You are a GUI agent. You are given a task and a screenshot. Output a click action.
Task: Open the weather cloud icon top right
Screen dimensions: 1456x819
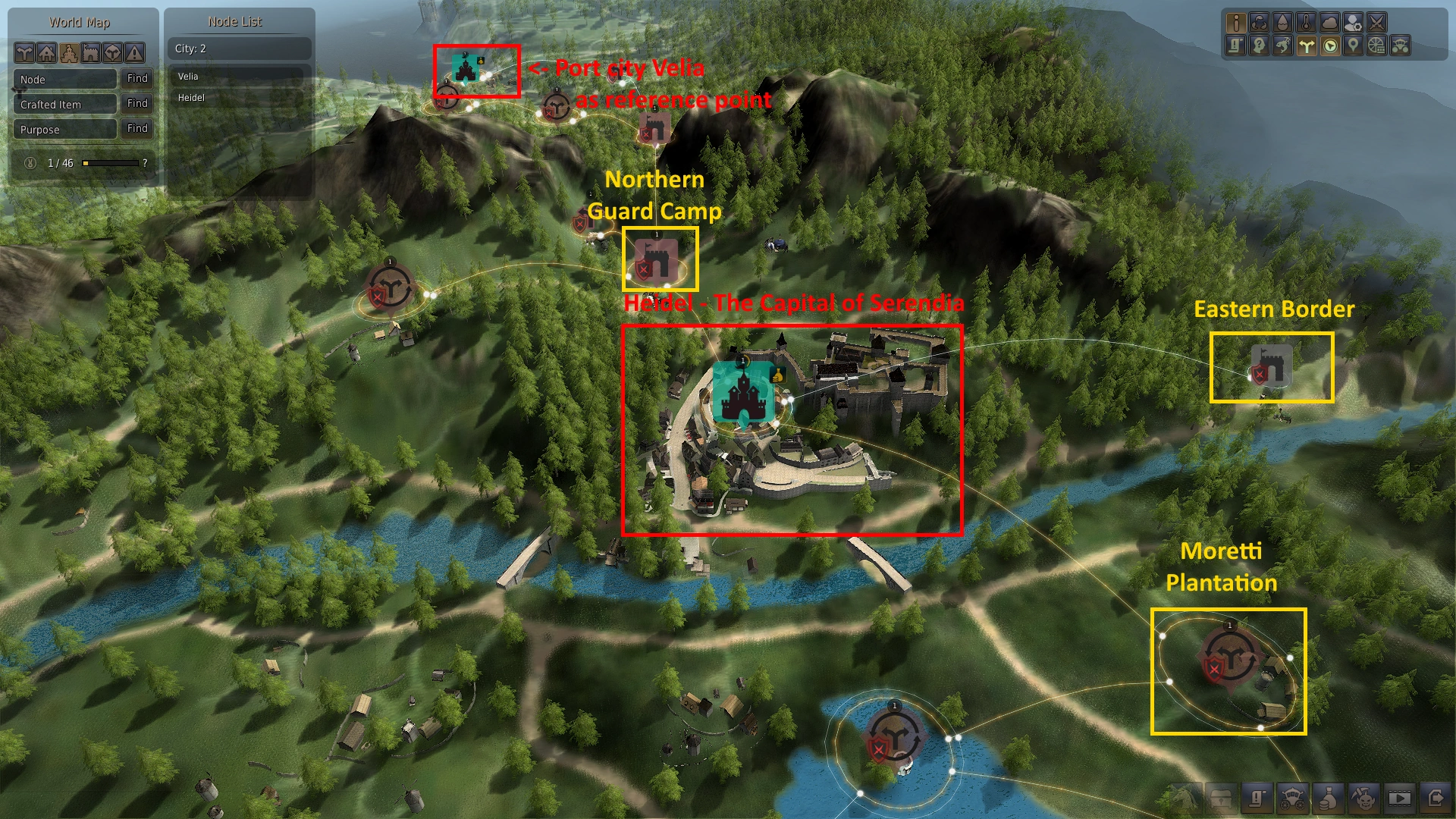coord(1329,24)
